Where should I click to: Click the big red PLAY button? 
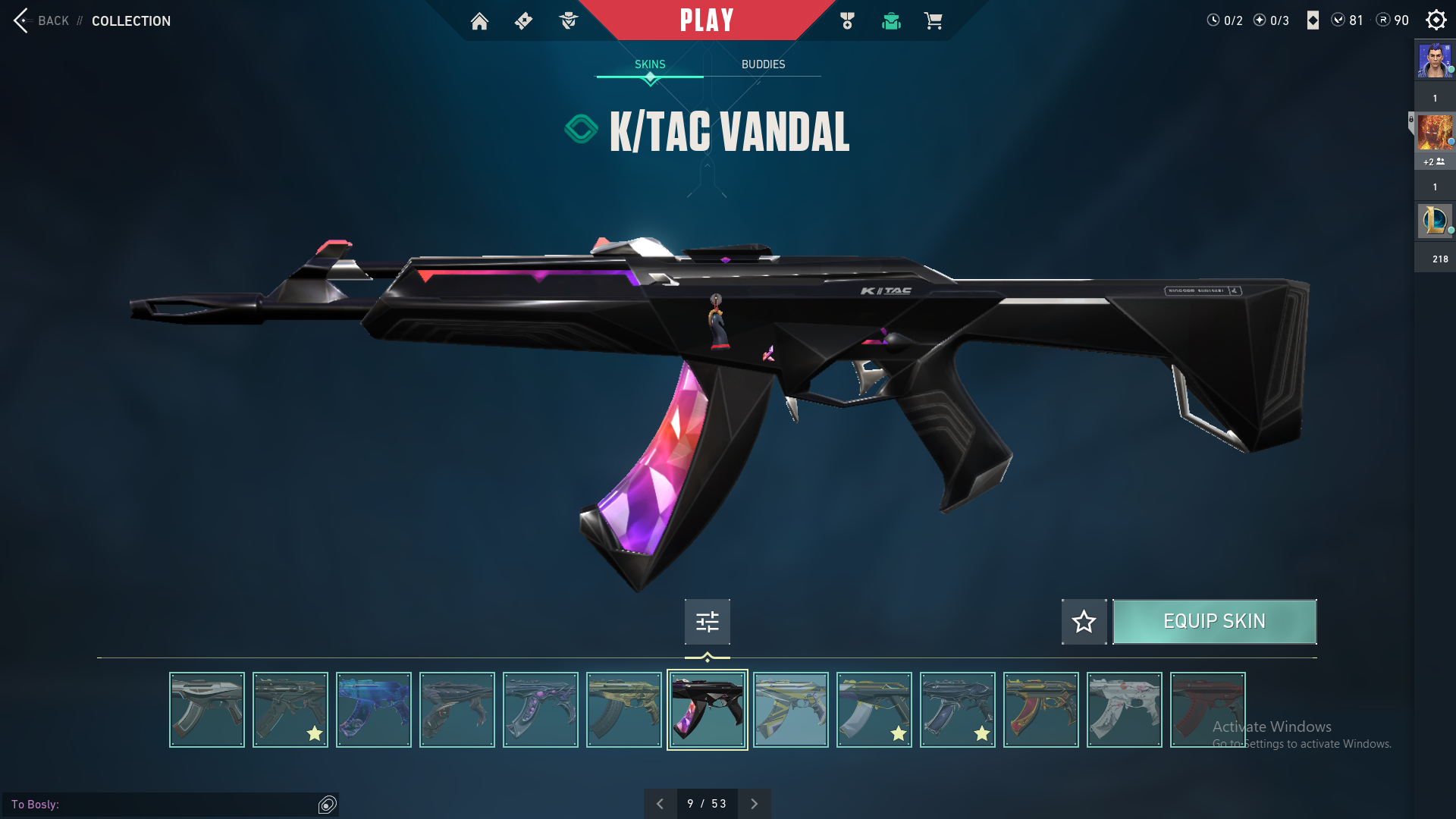(x=707, y=20)
